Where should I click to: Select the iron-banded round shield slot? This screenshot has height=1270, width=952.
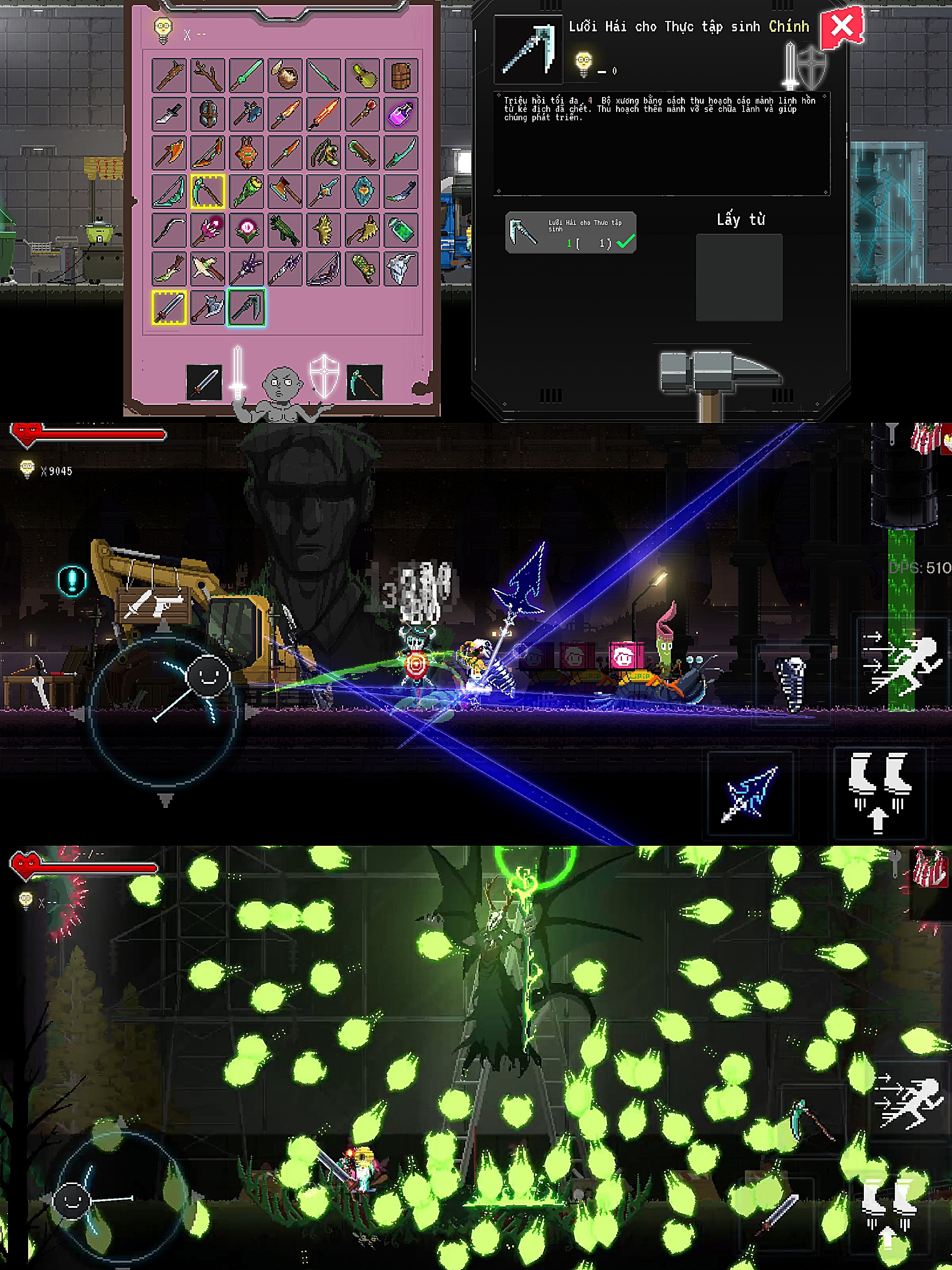(x=208, y=114)
